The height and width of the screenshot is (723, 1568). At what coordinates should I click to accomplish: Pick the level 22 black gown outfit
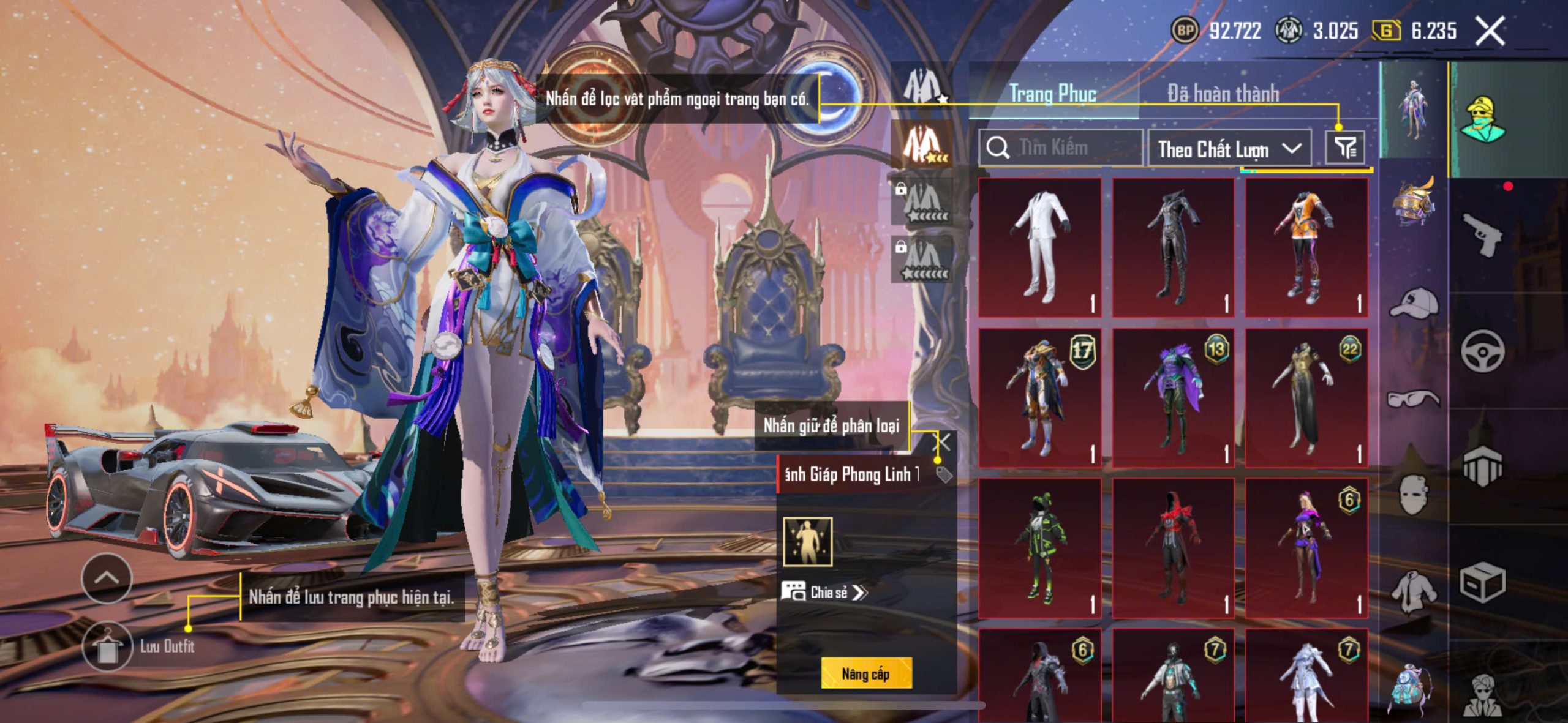point(1306,398)
